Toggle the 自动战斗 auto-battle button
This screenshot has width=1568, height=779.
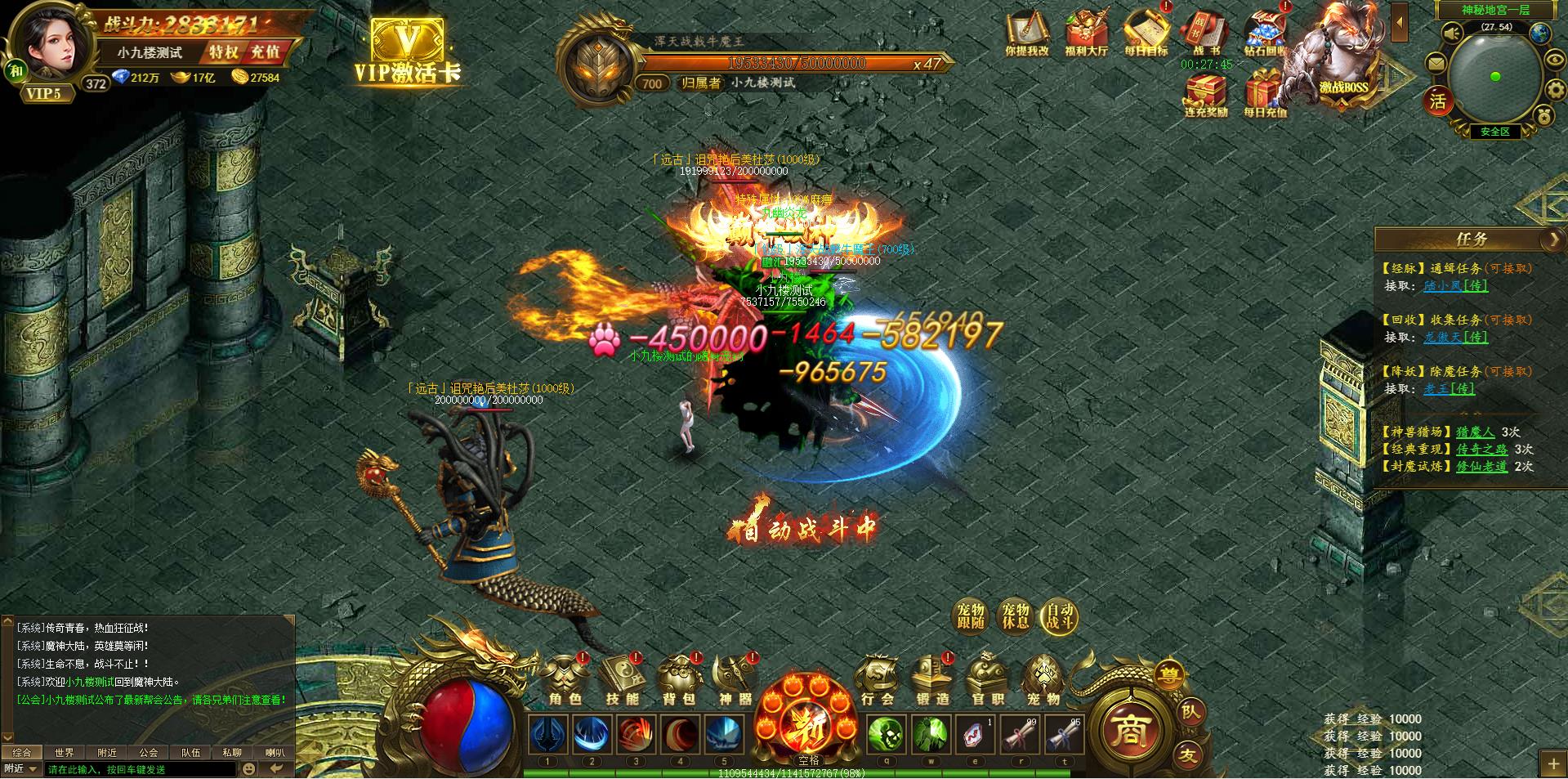(x=1060, y=616)
